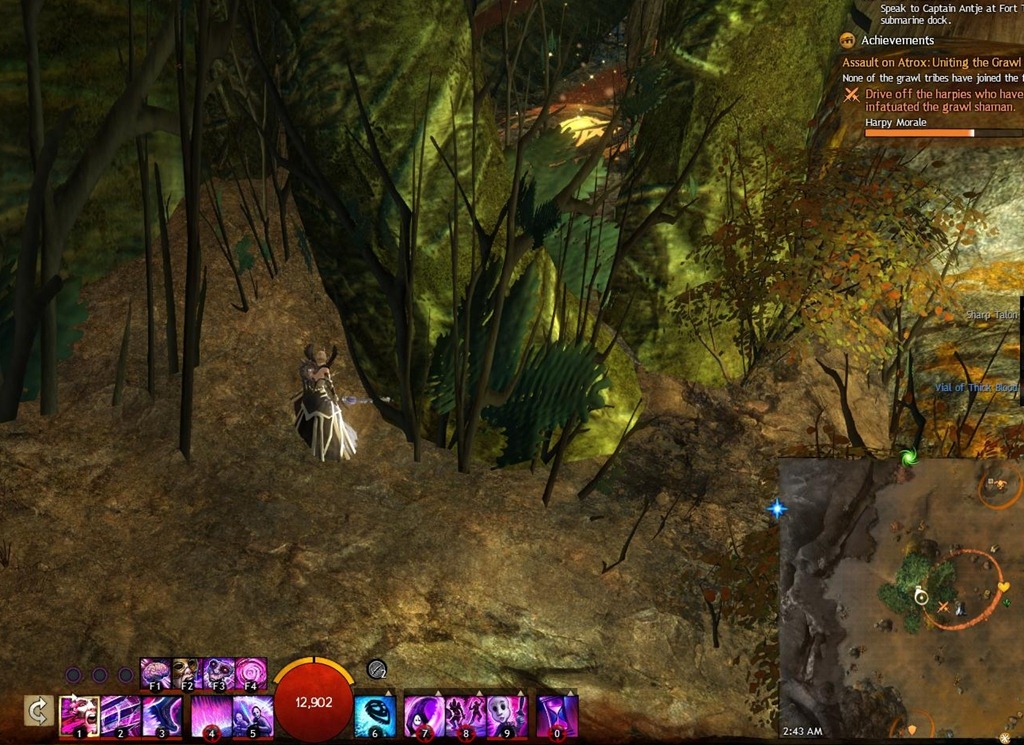Use the blue mask healing skill

point(375,716)
